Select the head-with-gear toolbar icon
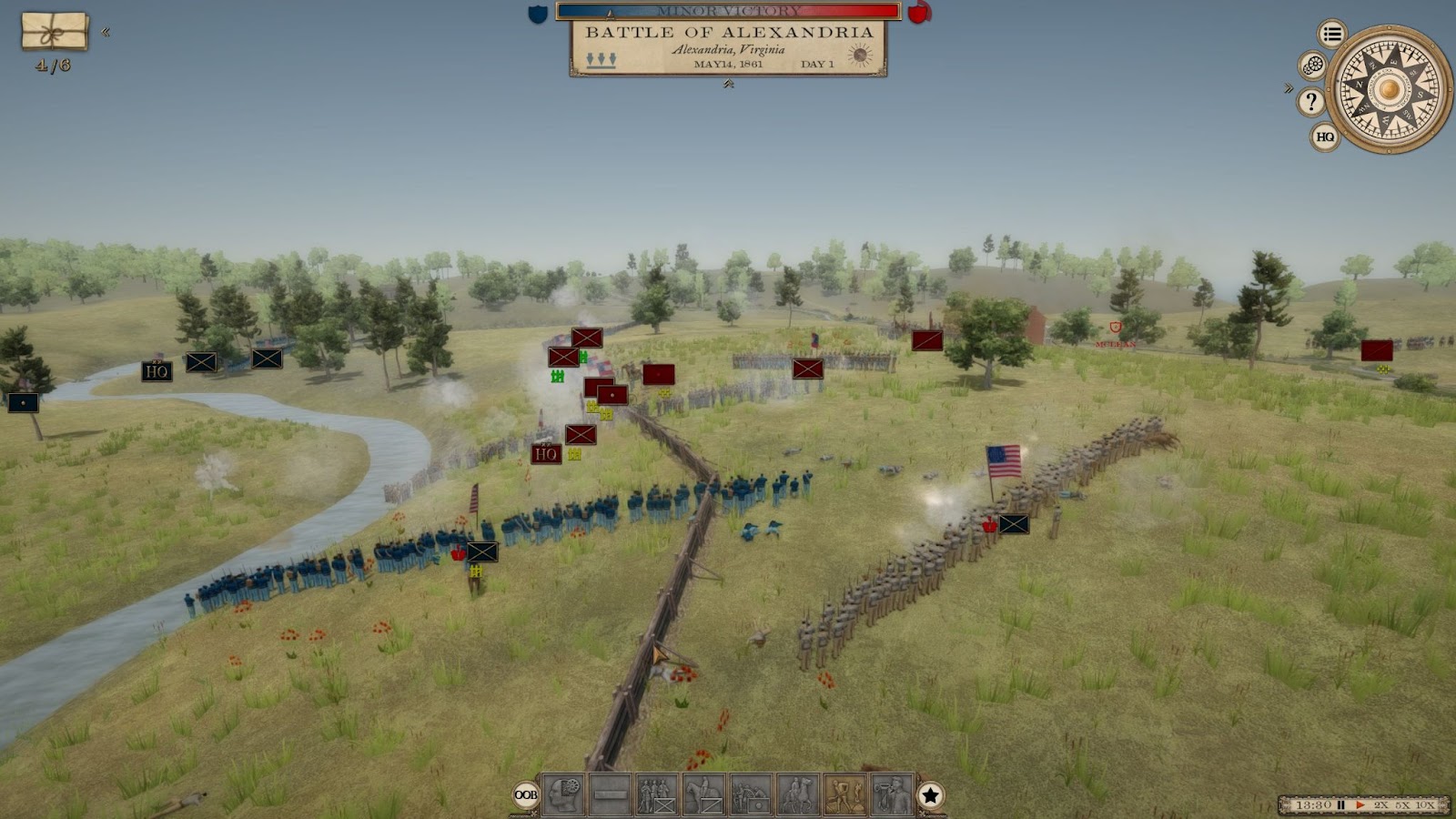The height and width of the screenshot is (819, 1456). [x=564, y=794]
